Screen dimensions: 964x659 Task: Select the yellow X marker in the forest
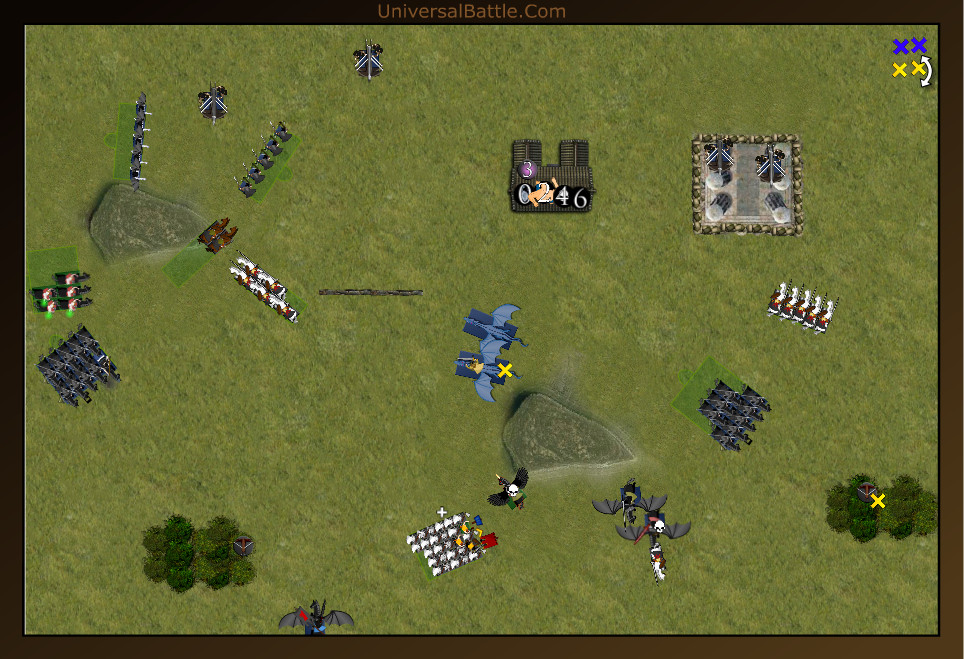pyautogui.click(x=878, y=501)
